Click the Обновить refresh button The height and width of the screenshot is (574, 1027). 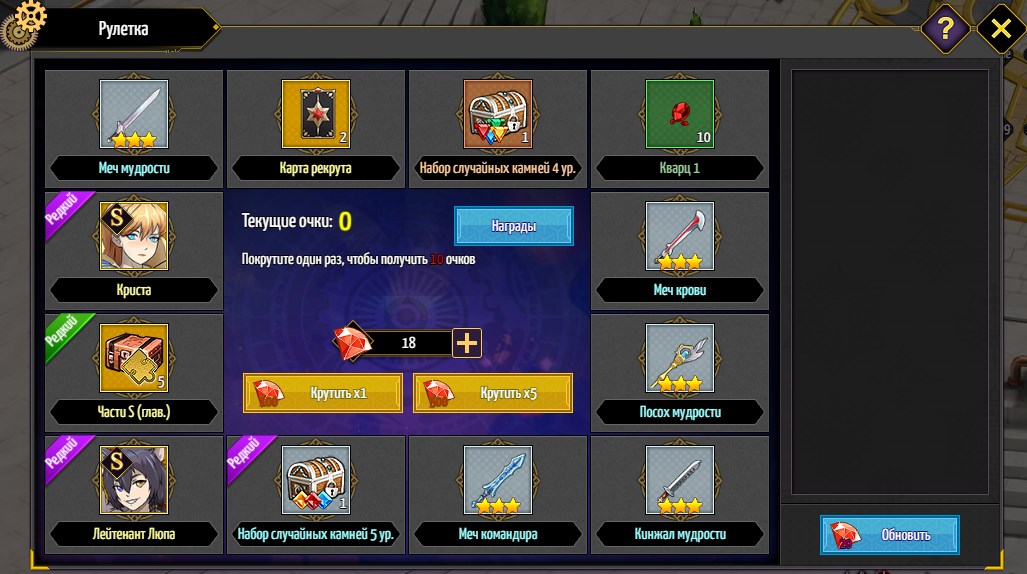(890, 534)
